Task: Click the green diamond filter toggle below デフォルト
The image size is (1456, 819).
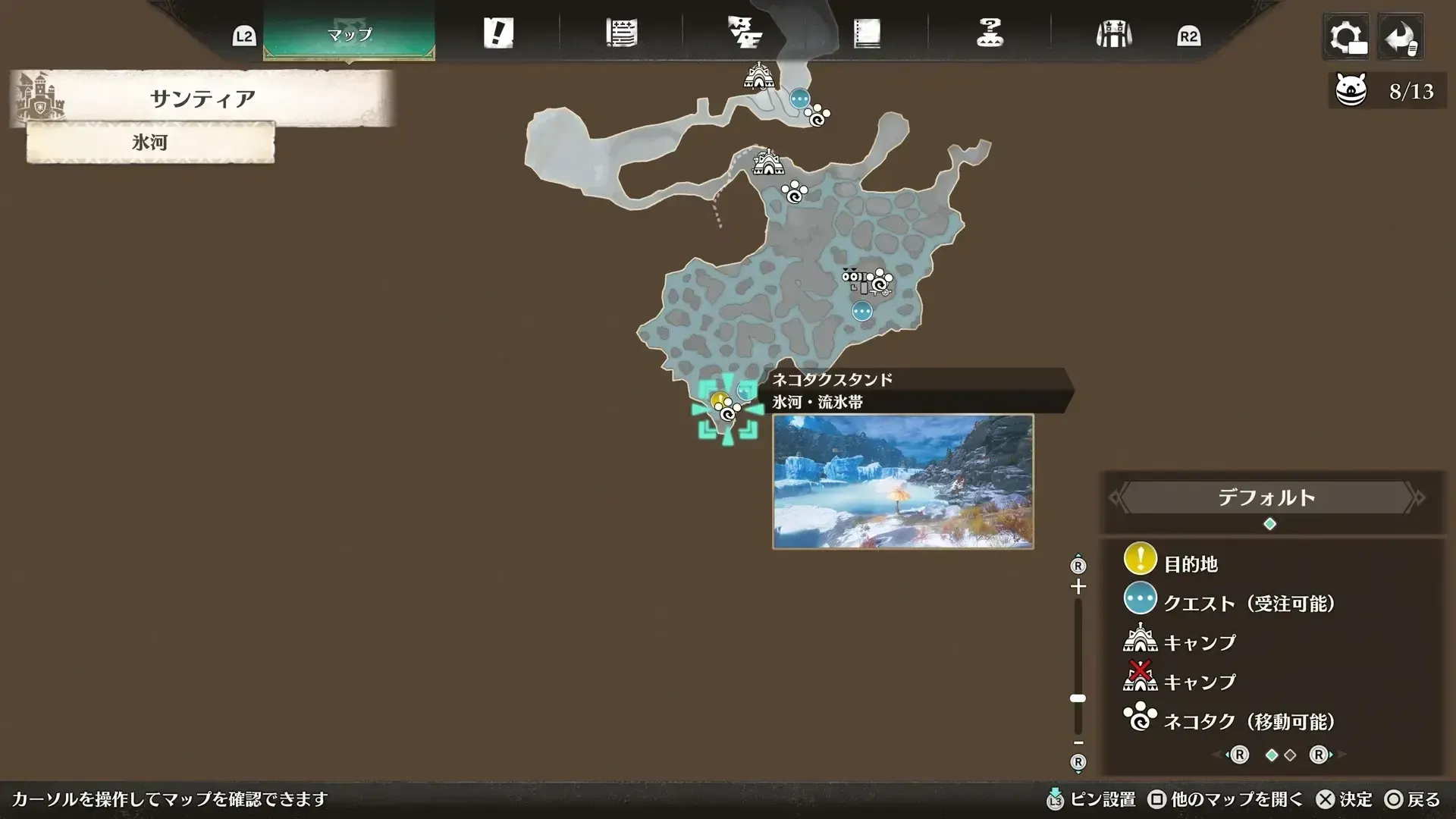Action: tap(1270, 522)
